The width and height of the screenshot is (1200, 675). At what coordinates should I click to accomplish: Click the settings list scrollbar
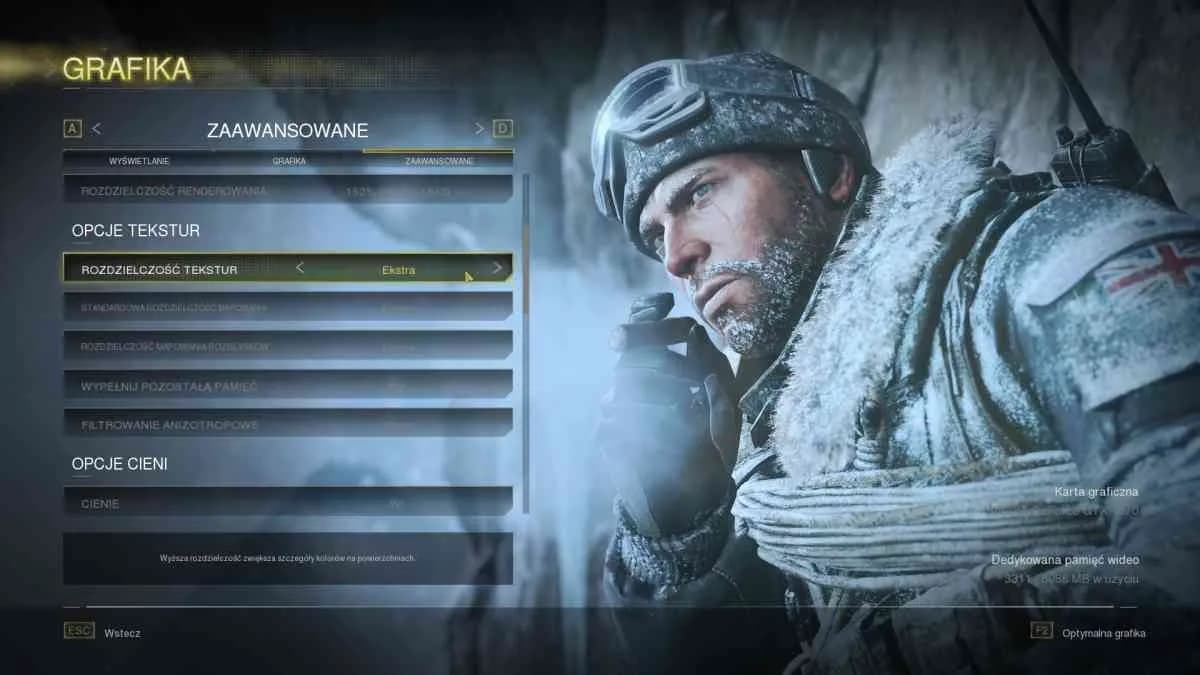526,250
